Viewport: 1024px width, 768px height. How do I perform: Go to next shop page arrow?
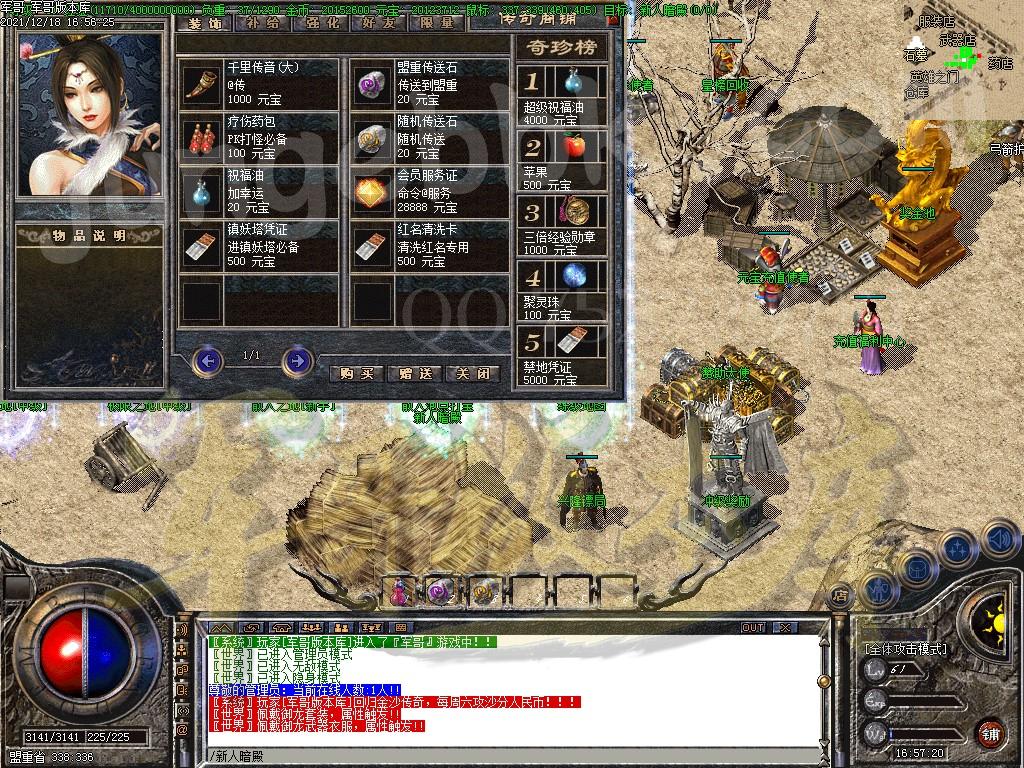pos(297,359)
